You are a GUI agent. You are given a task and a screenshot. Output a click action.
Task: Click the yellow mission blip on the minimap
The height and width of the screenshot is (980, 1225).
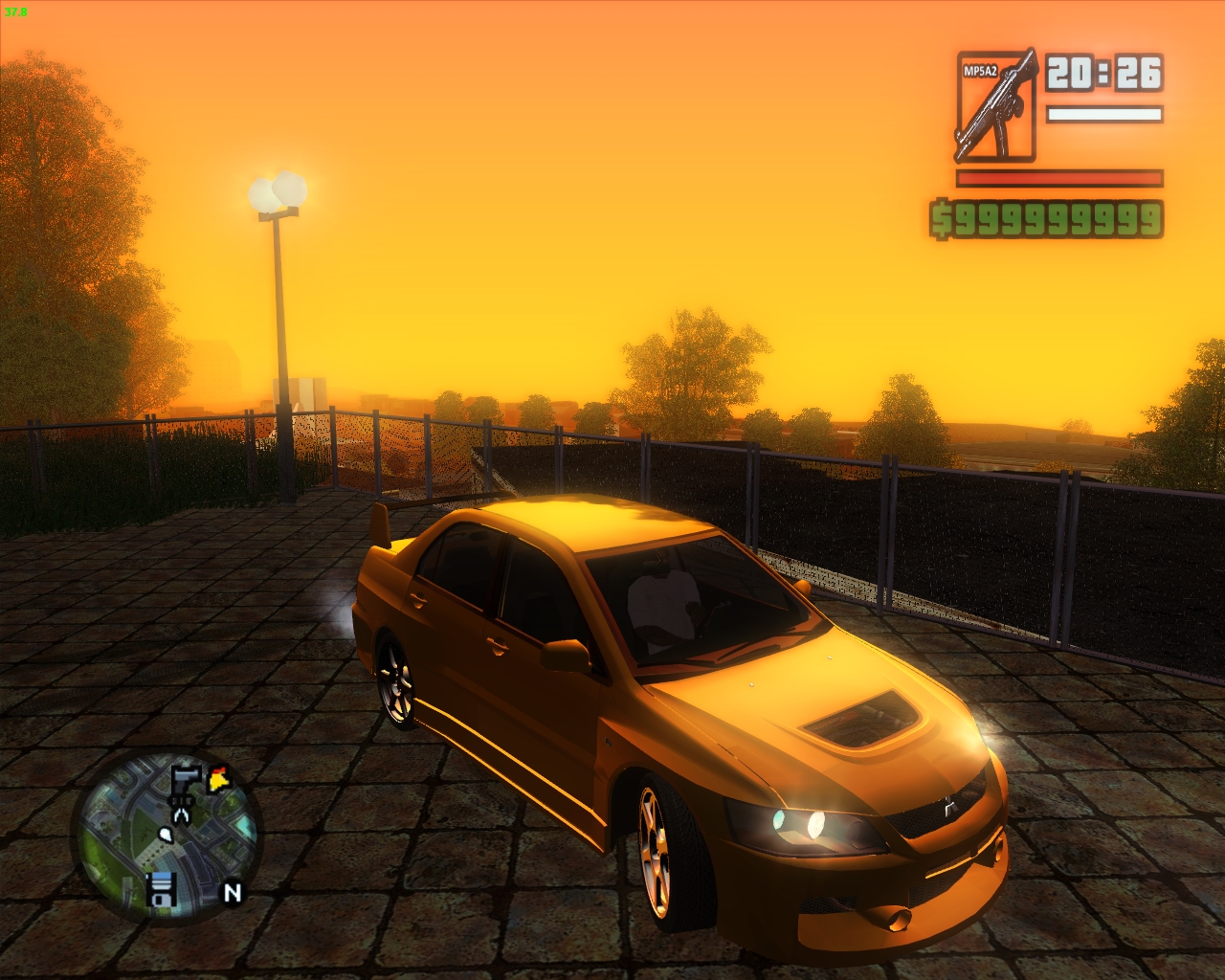217,778
